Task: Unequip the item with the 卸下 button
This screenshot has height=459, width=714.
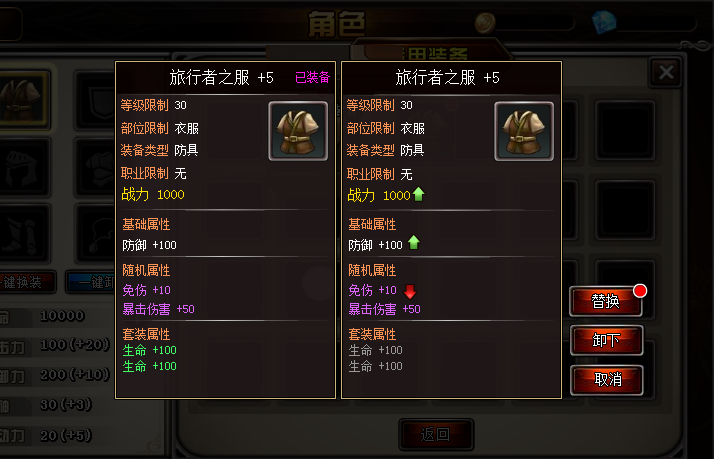Action: (606, 340)
